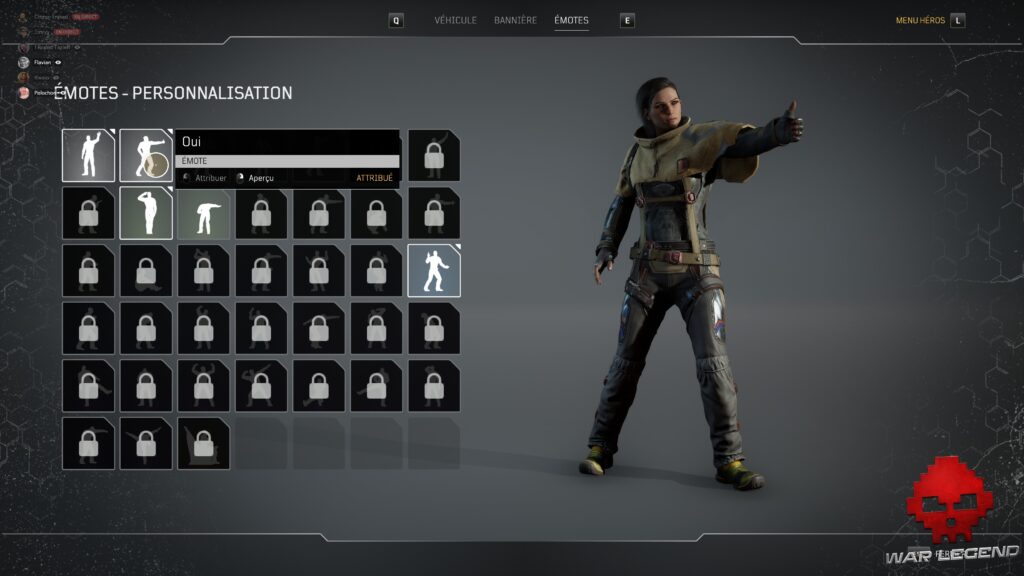Image resolution: width=1024 pixels, height=576 pixels.
Task: Select the bowing figure emote
Action: point(203,213)
